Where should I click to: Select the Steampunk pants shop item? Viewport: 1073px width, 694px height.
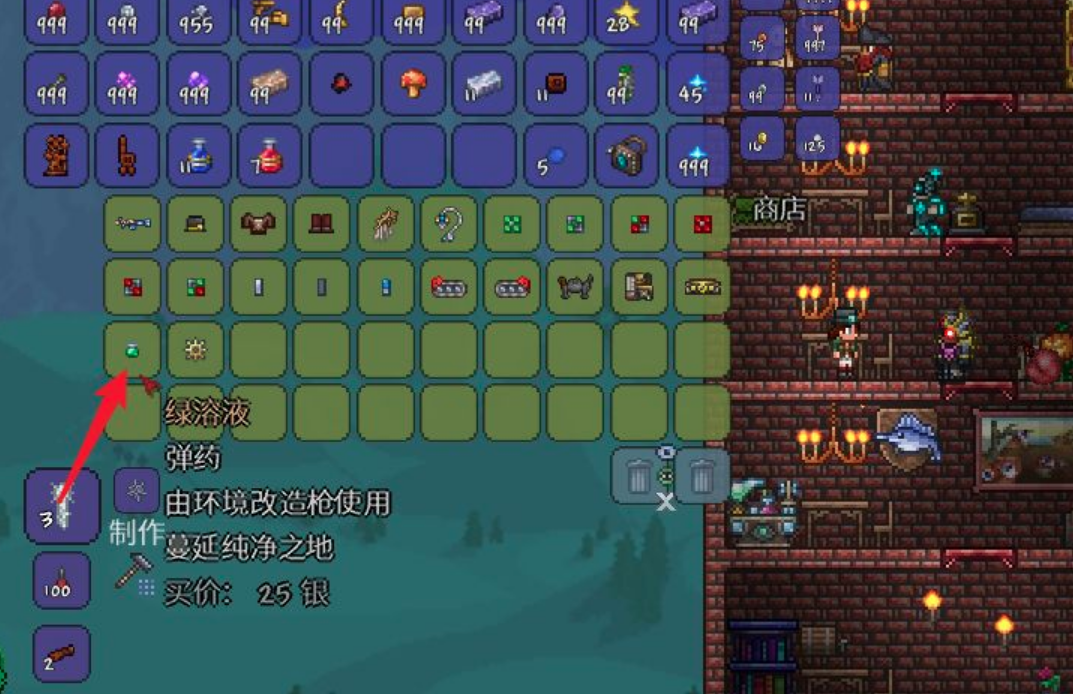pos(321,223)
